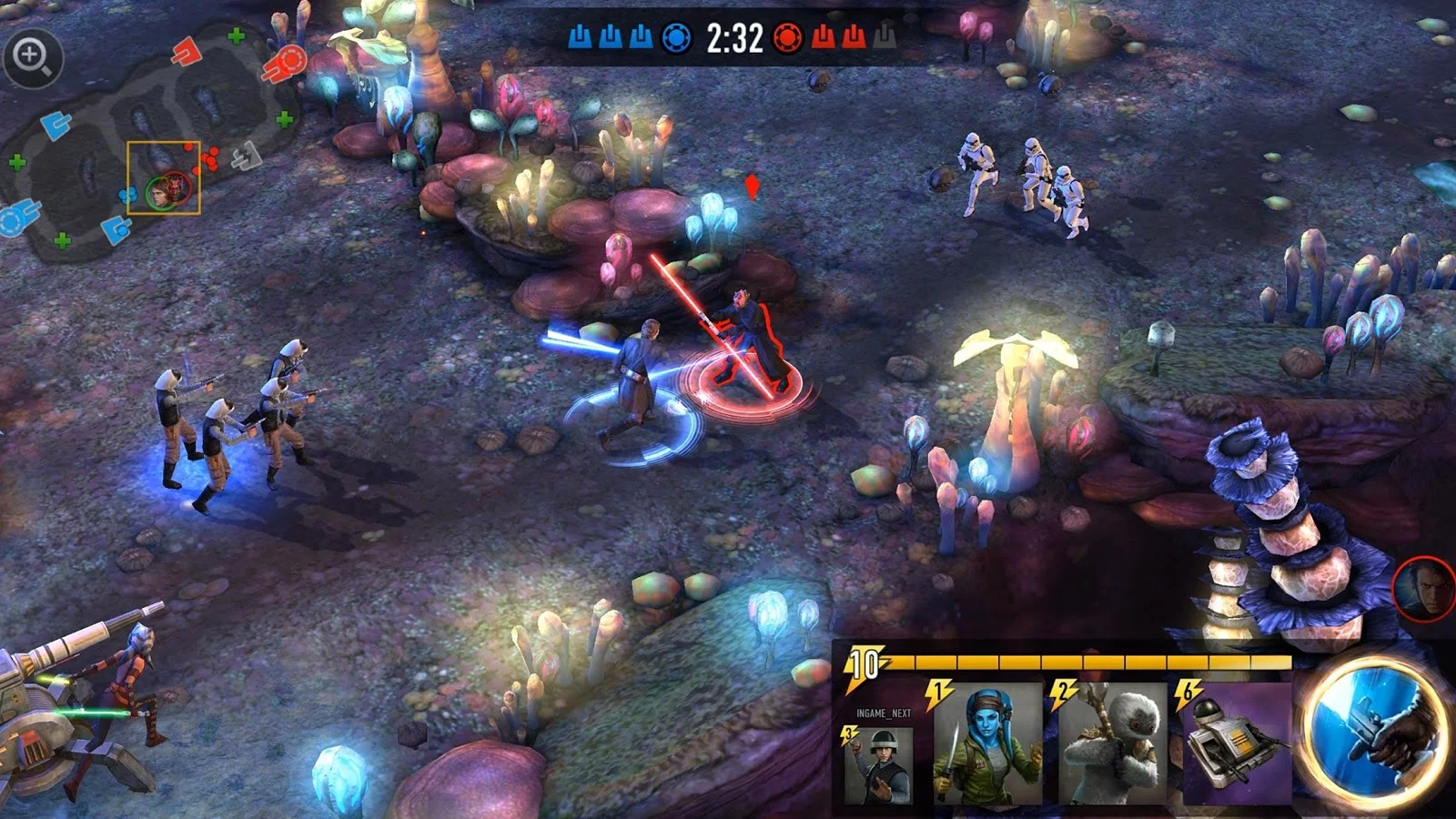1456x819 pixels.
Task: Click a blue turret marker on the scoreboard
Action: [x=610, y=38]
